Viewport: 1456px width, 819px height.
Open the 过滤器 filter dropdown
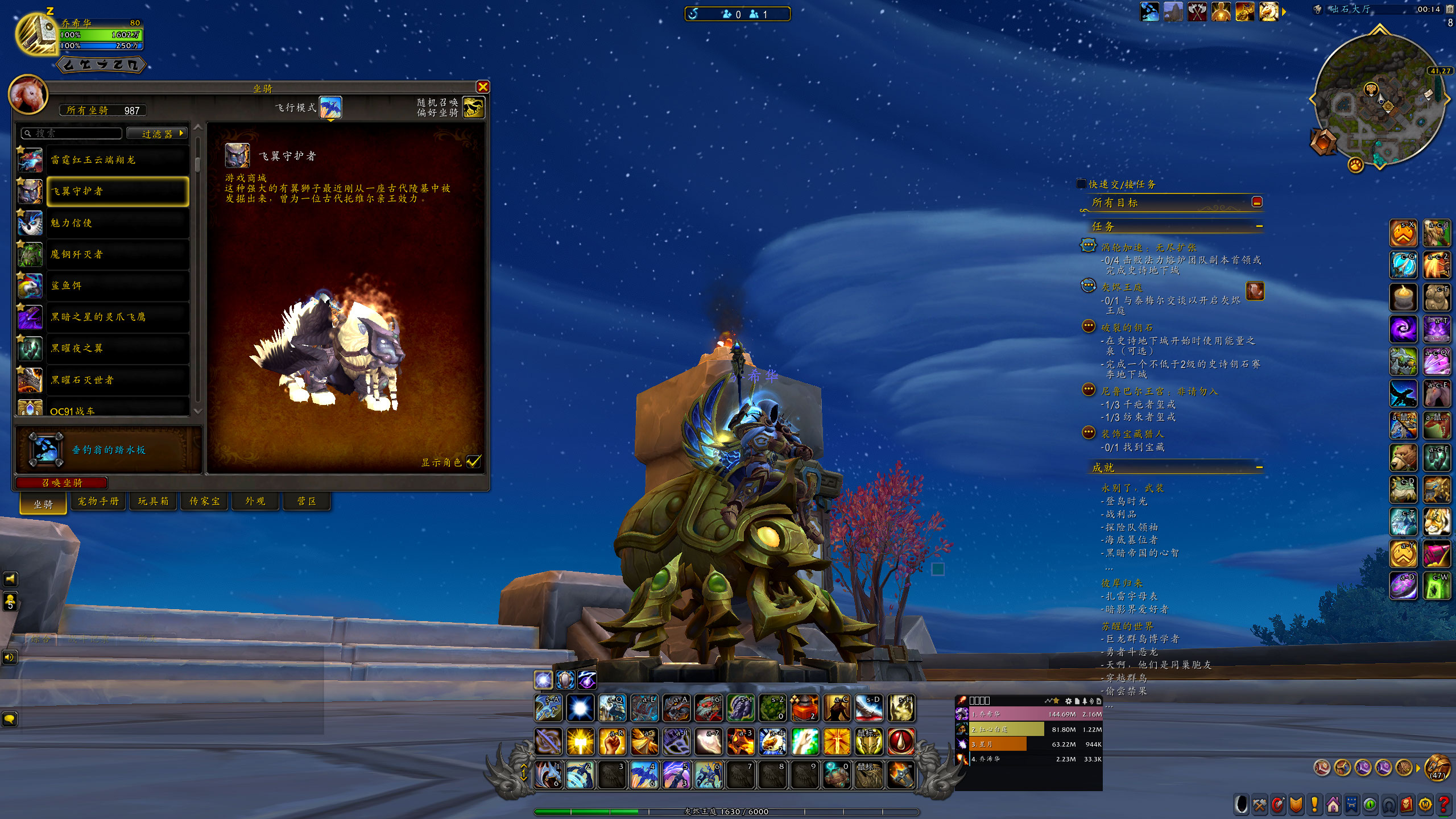(157, 134)
